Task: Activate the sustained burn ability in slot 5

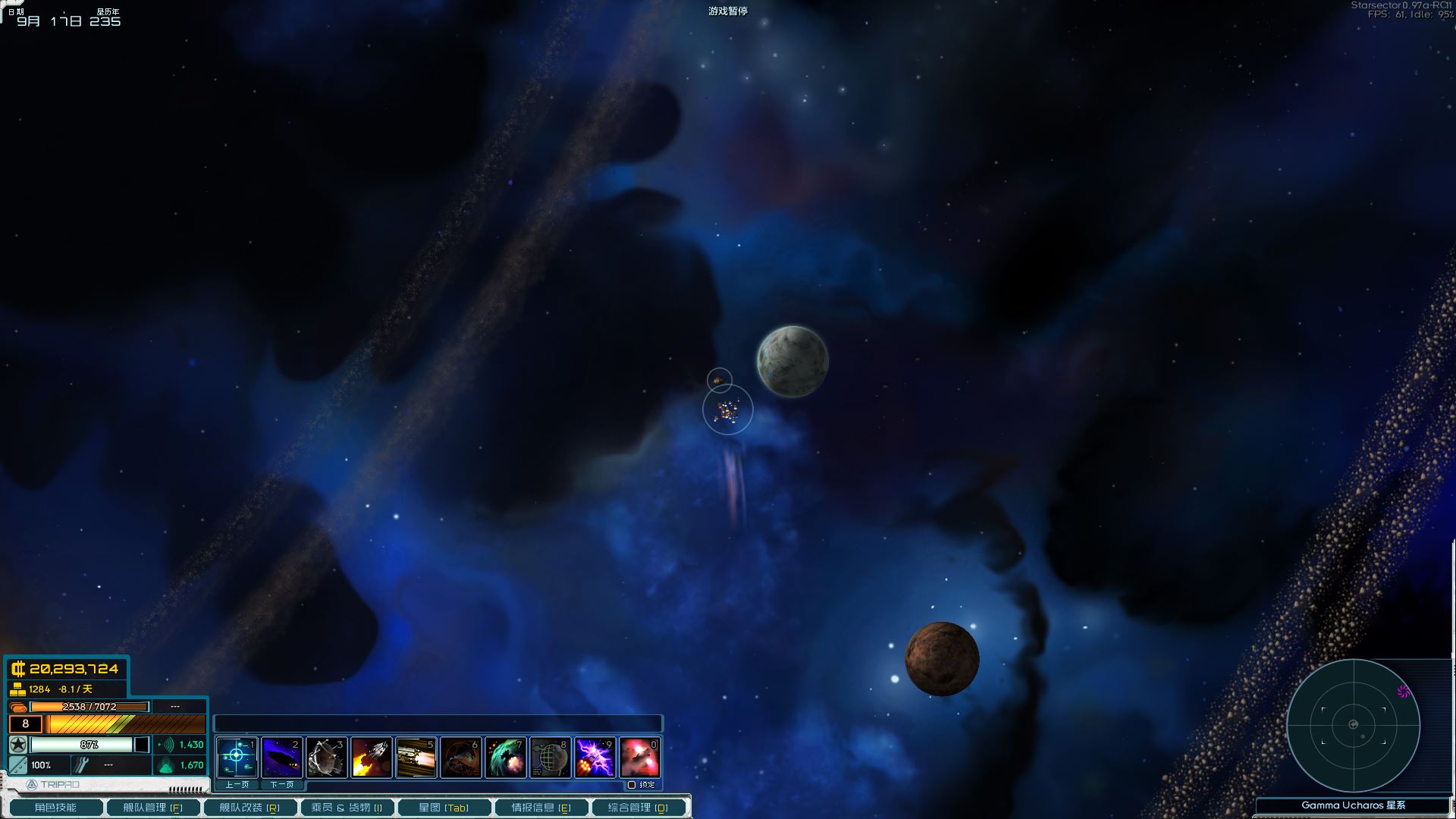Action: pyautogui.click(x=416, y=757)
